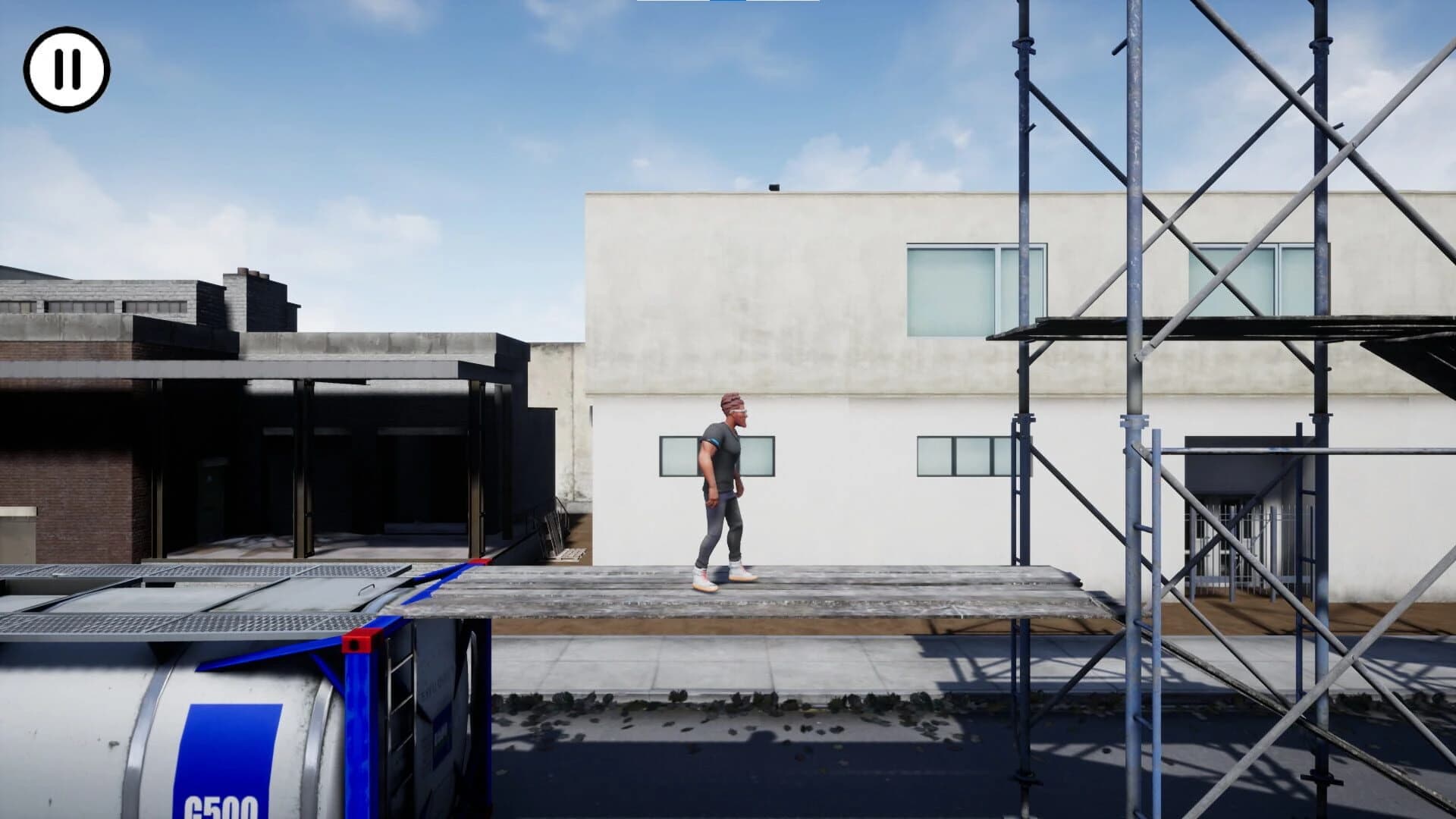Click the pause button
1456x819 pixels.
pyautogui.click(x=67, y=69)
